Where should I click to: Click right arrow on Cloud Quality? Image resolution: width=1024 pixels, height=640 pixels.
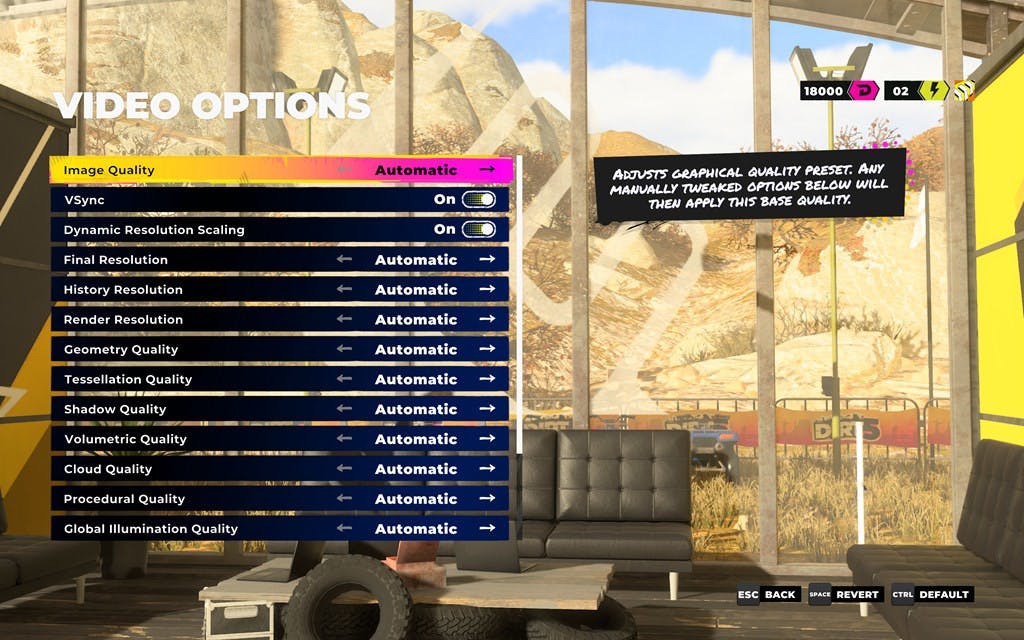(487, 469)
